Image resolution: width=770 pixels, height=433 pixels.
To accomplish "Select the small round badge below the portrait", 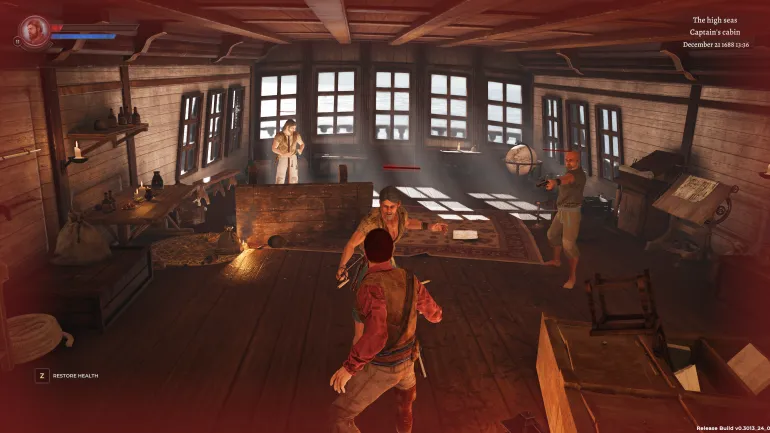I will coord(17,41).
